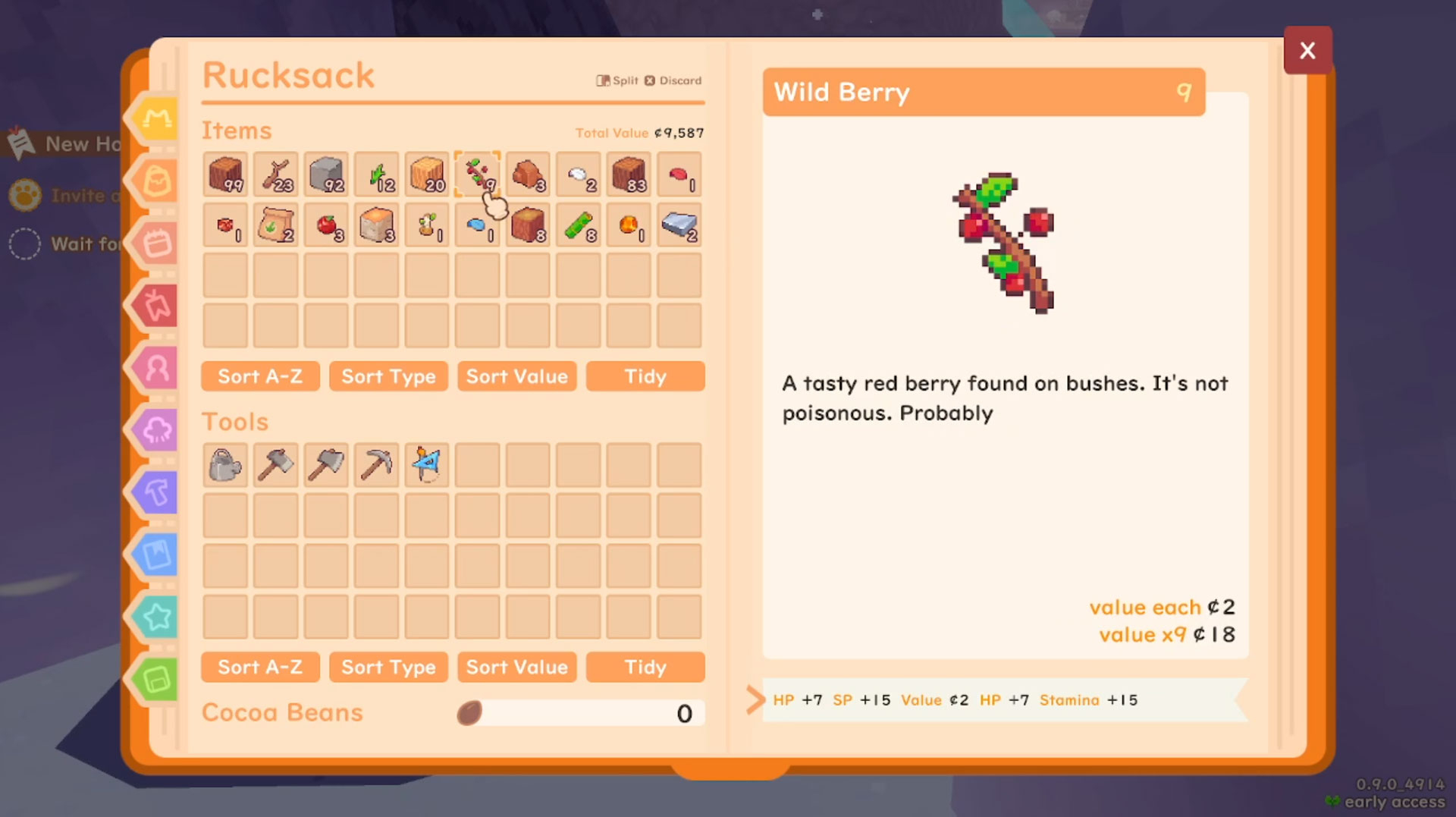
Task: Select the stone stack of 92
Action: click(x=326, y=174)
